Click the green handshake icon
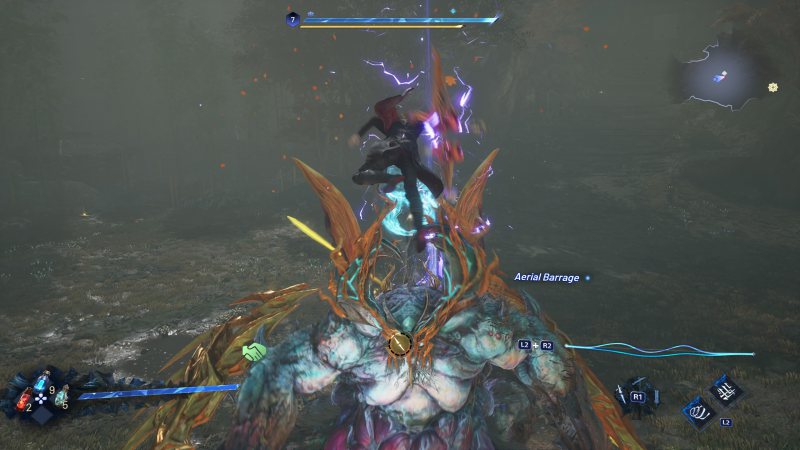This screenshot has height=450, width=800. [254, 351]
